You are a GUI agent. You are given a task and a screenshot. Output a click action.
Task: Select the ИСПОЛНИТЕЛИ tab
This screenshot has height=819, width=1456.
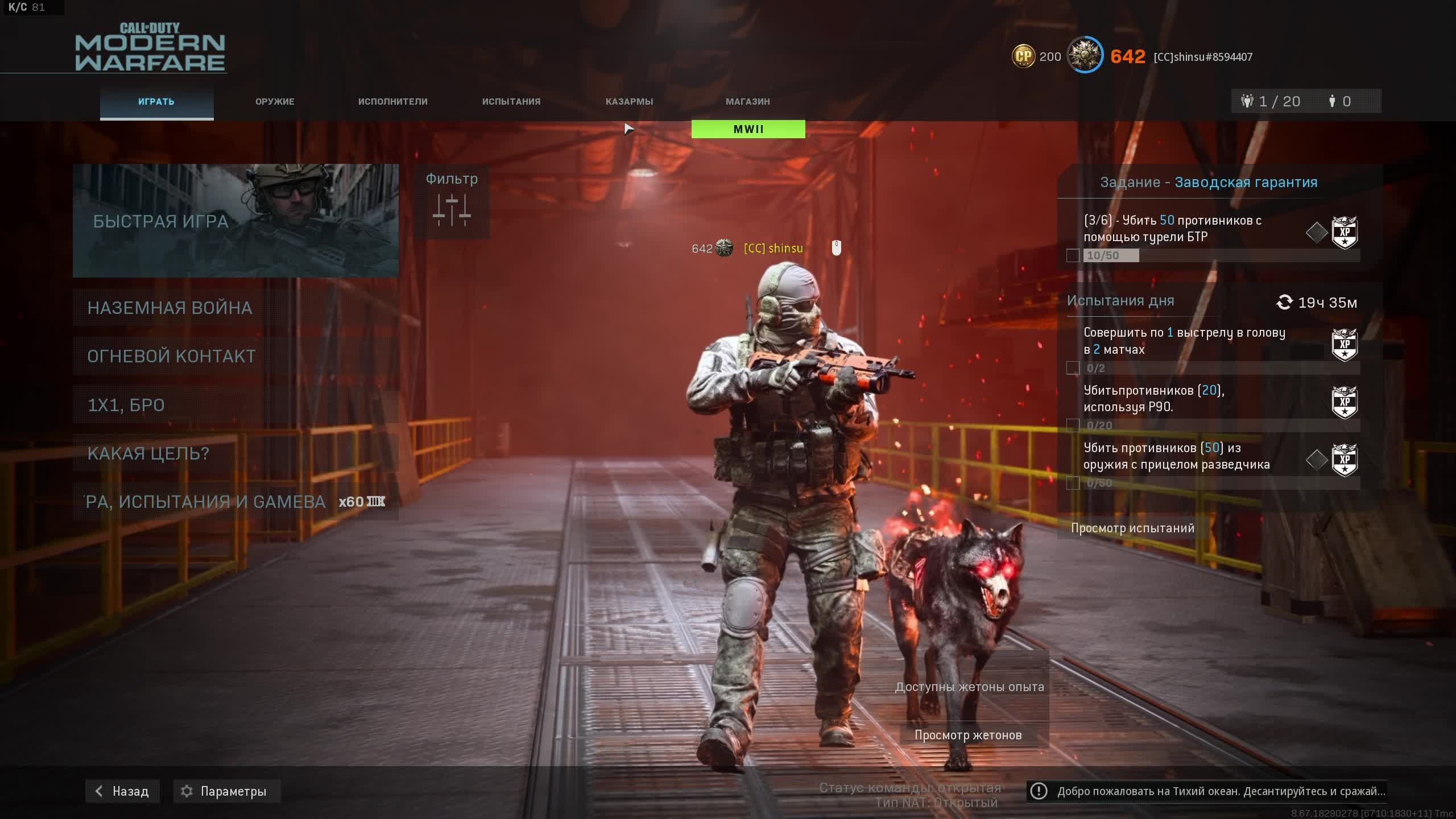click(x=392, y=102)
